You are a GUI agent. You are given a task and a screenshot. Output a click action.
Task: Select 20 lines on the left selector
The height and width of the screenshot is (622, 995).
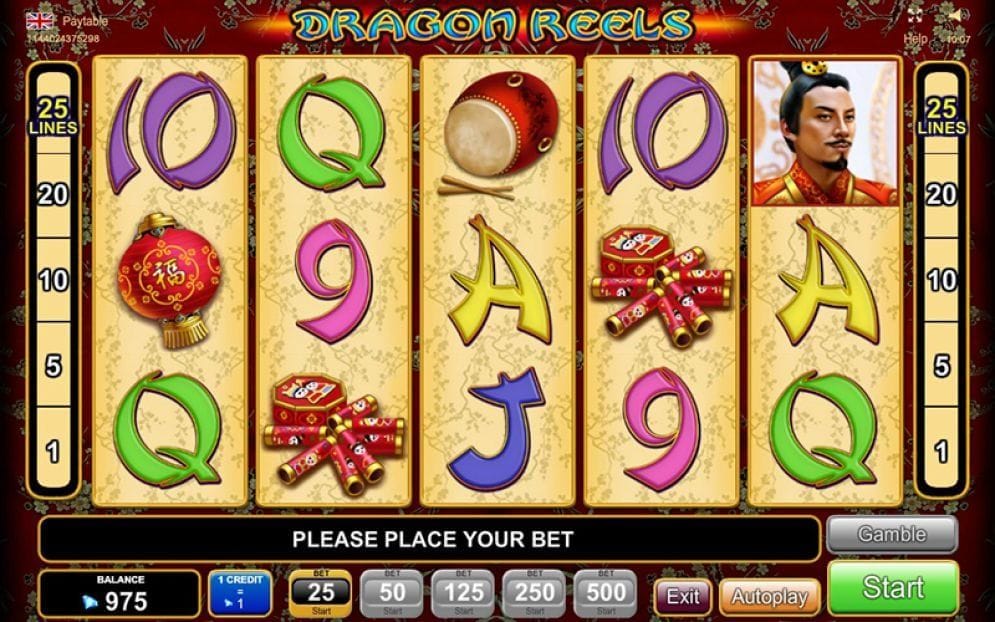click(53, 194)
